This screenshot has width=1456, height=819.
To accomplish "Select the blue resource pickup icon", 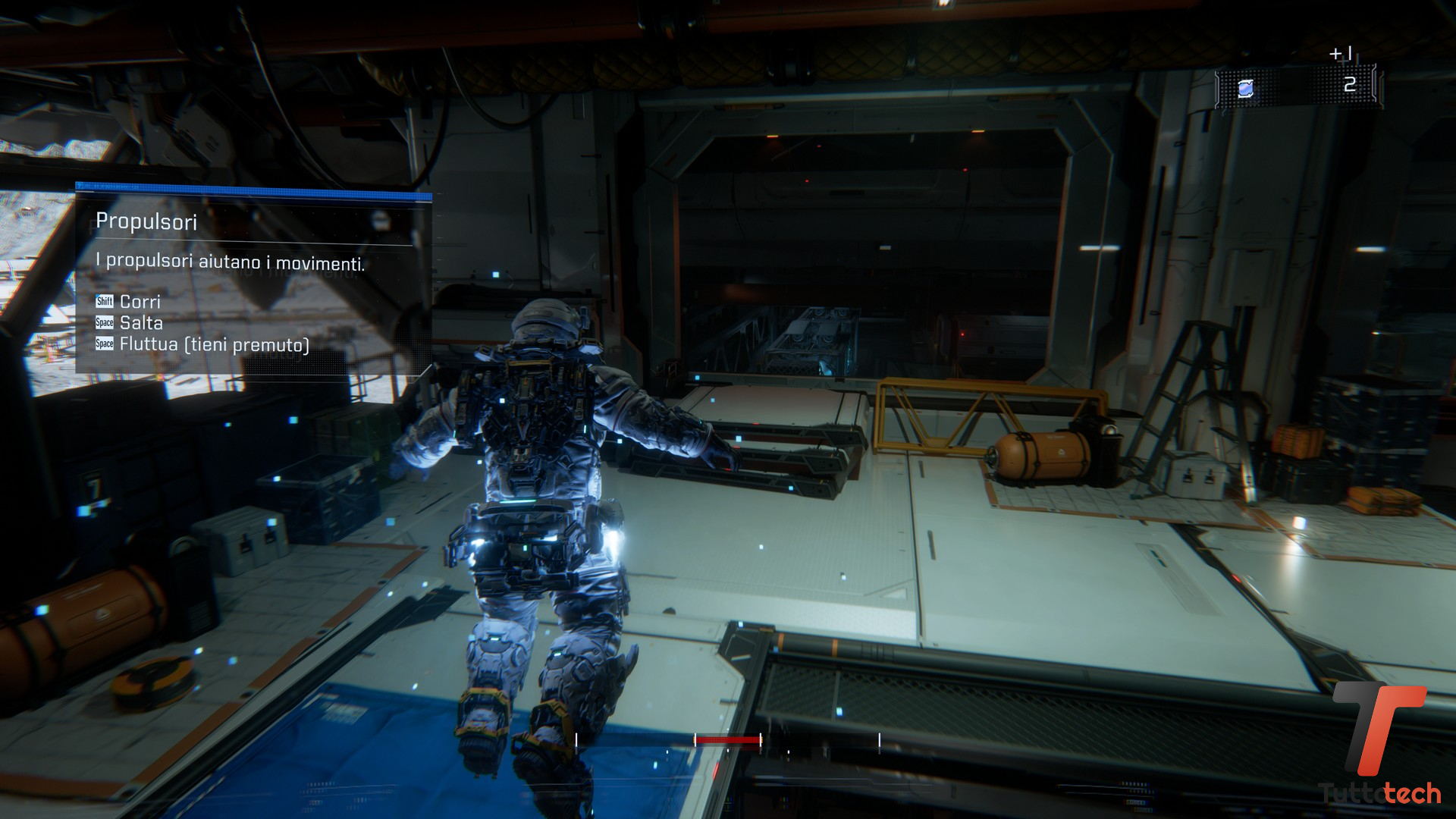I will coord(1245,89).
